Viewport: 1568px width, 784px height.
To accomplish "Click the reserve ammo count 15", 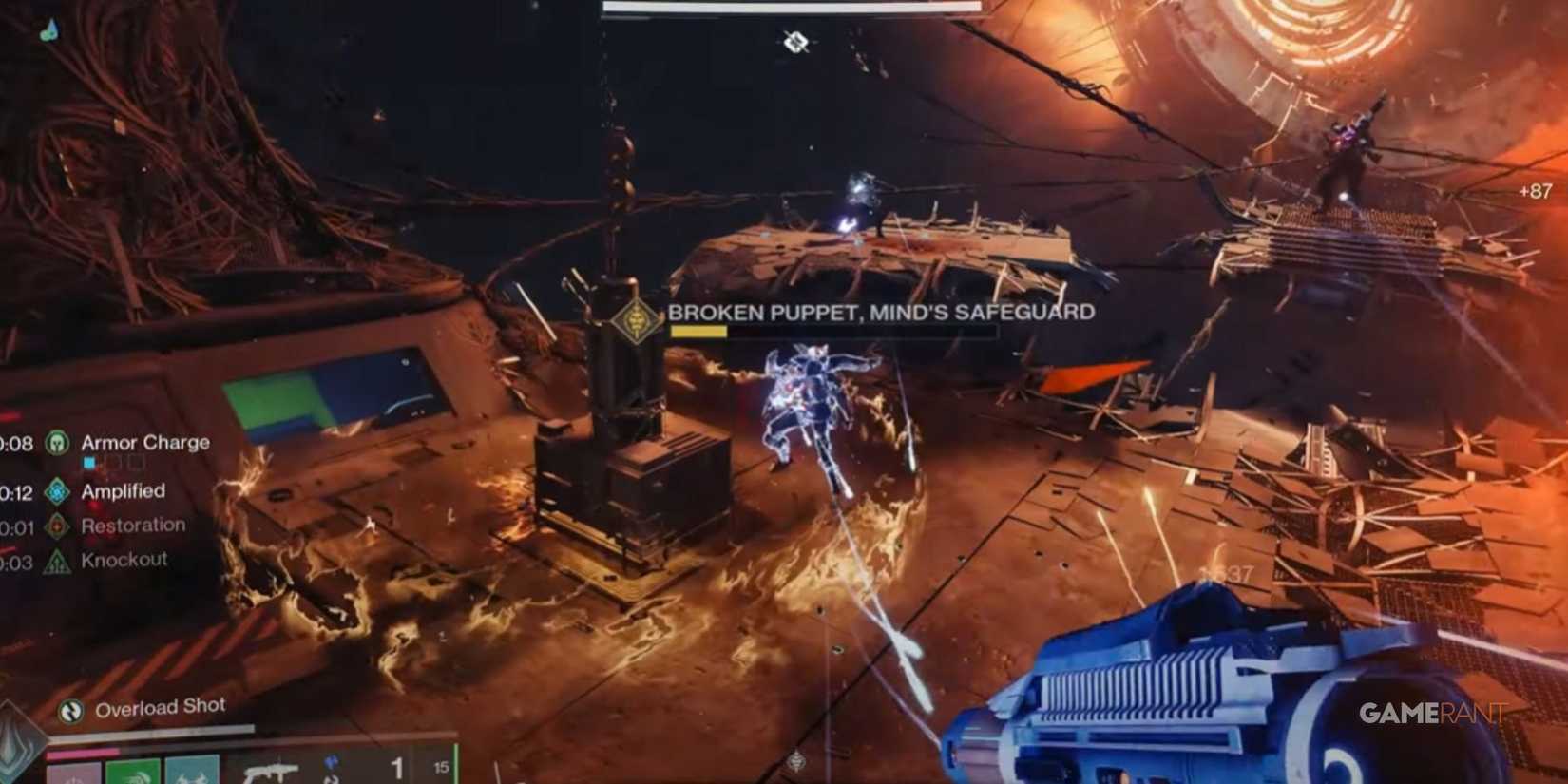I will 439,765.
